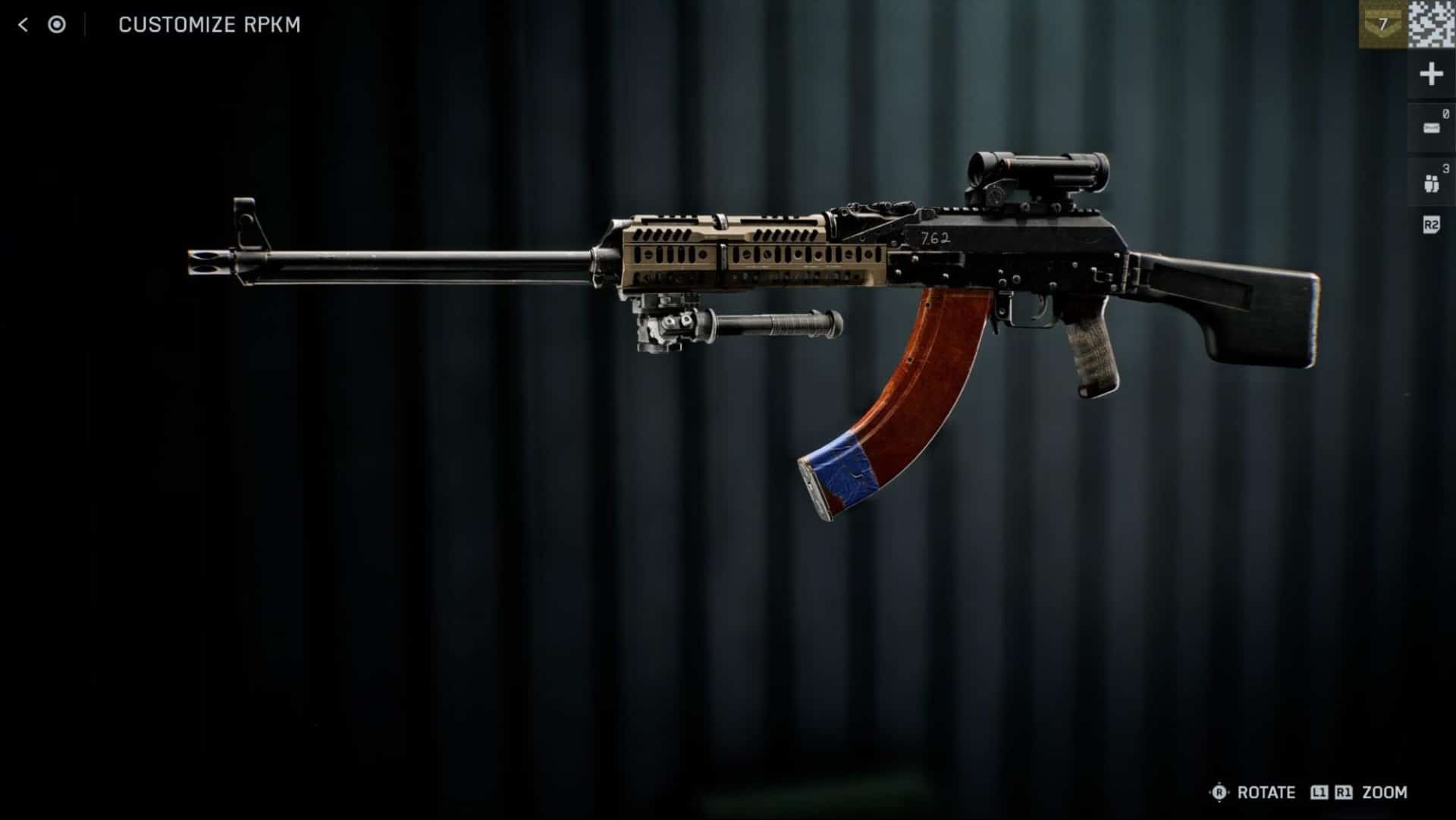Image resolution: width=1456 pixels, height=820 pixels.
Task: Open the squad icon showing 3
Action: 1431,183
